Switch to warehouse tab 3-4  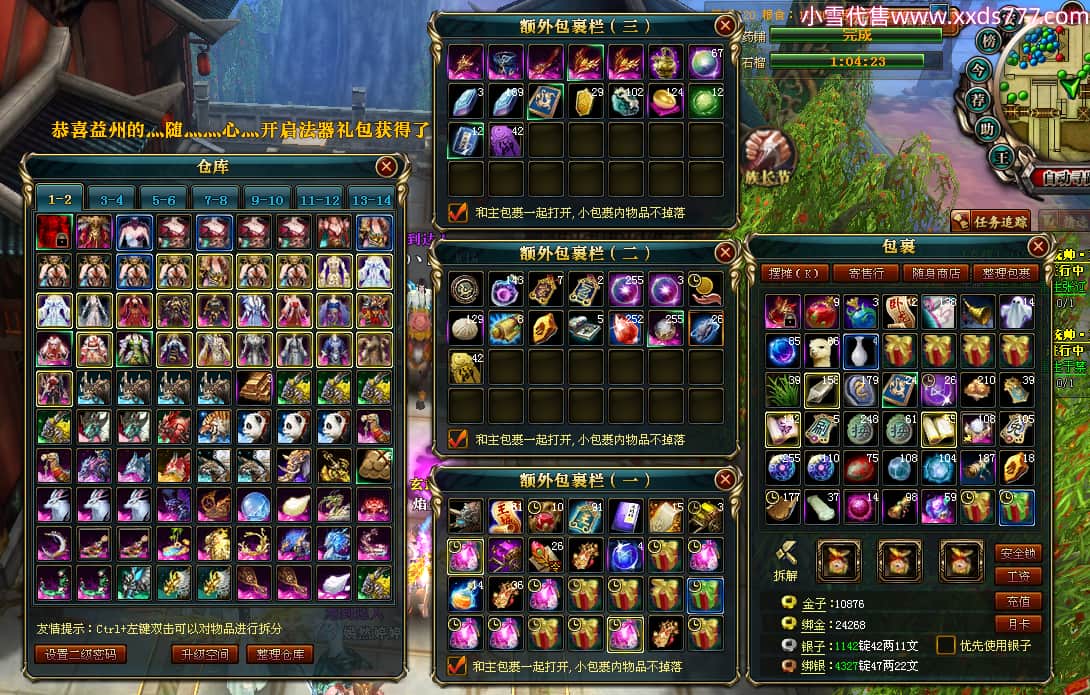coord(111,199)
